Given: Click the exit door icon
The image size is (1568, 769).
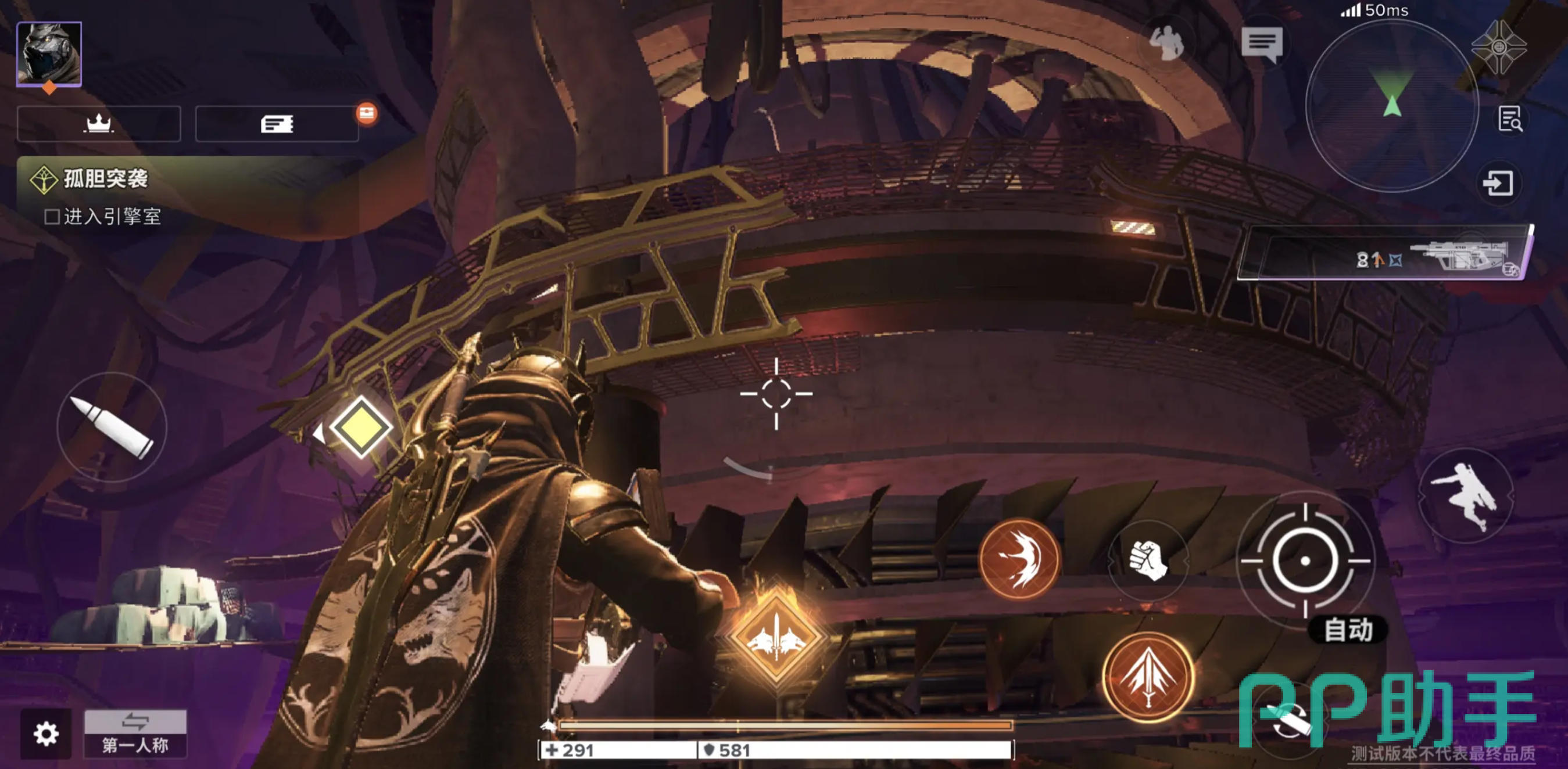Looking at the screenshot, I should click(1498, 183).
